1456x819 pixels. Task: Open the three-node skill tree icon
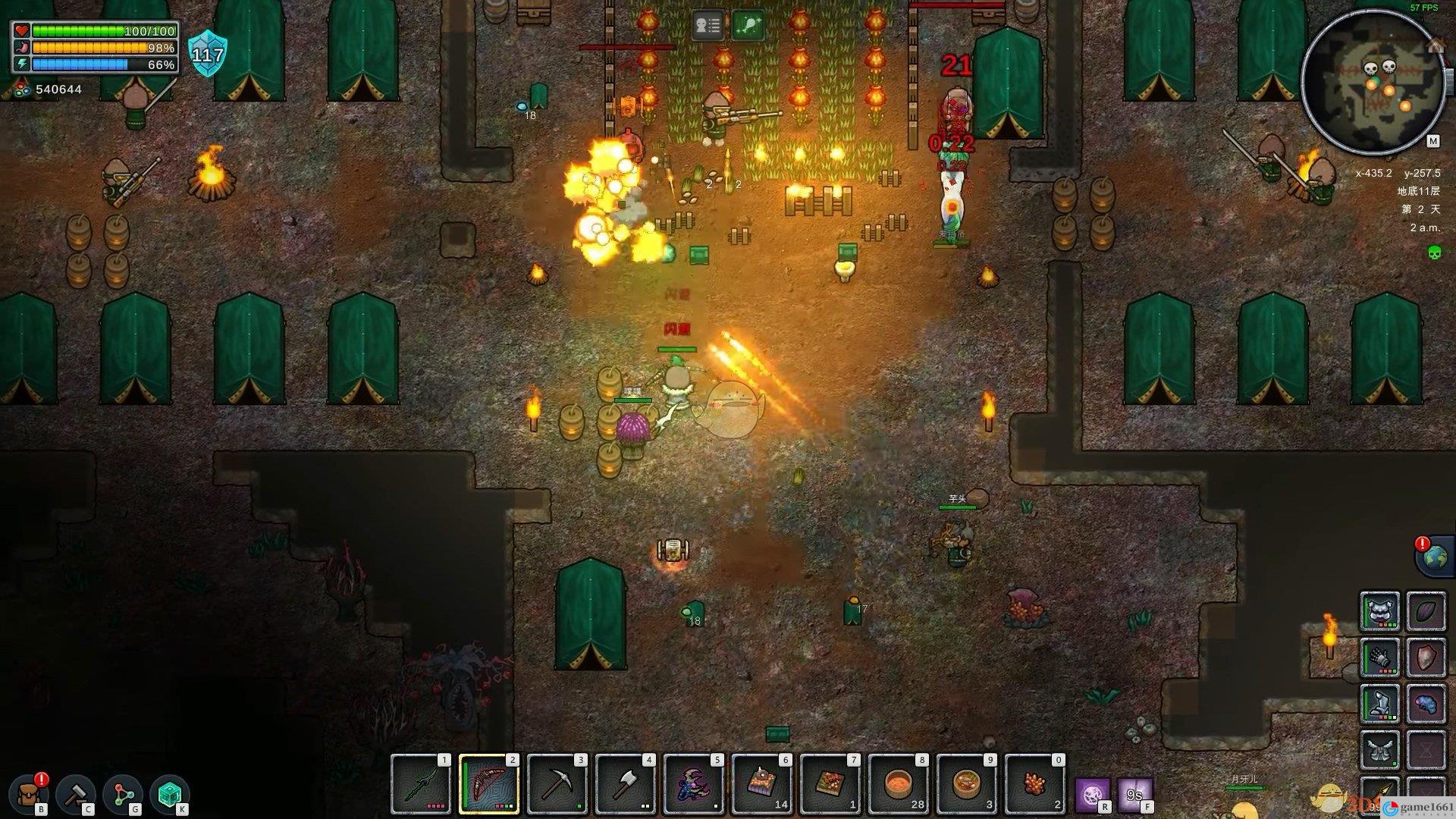(x=124, y=794)
